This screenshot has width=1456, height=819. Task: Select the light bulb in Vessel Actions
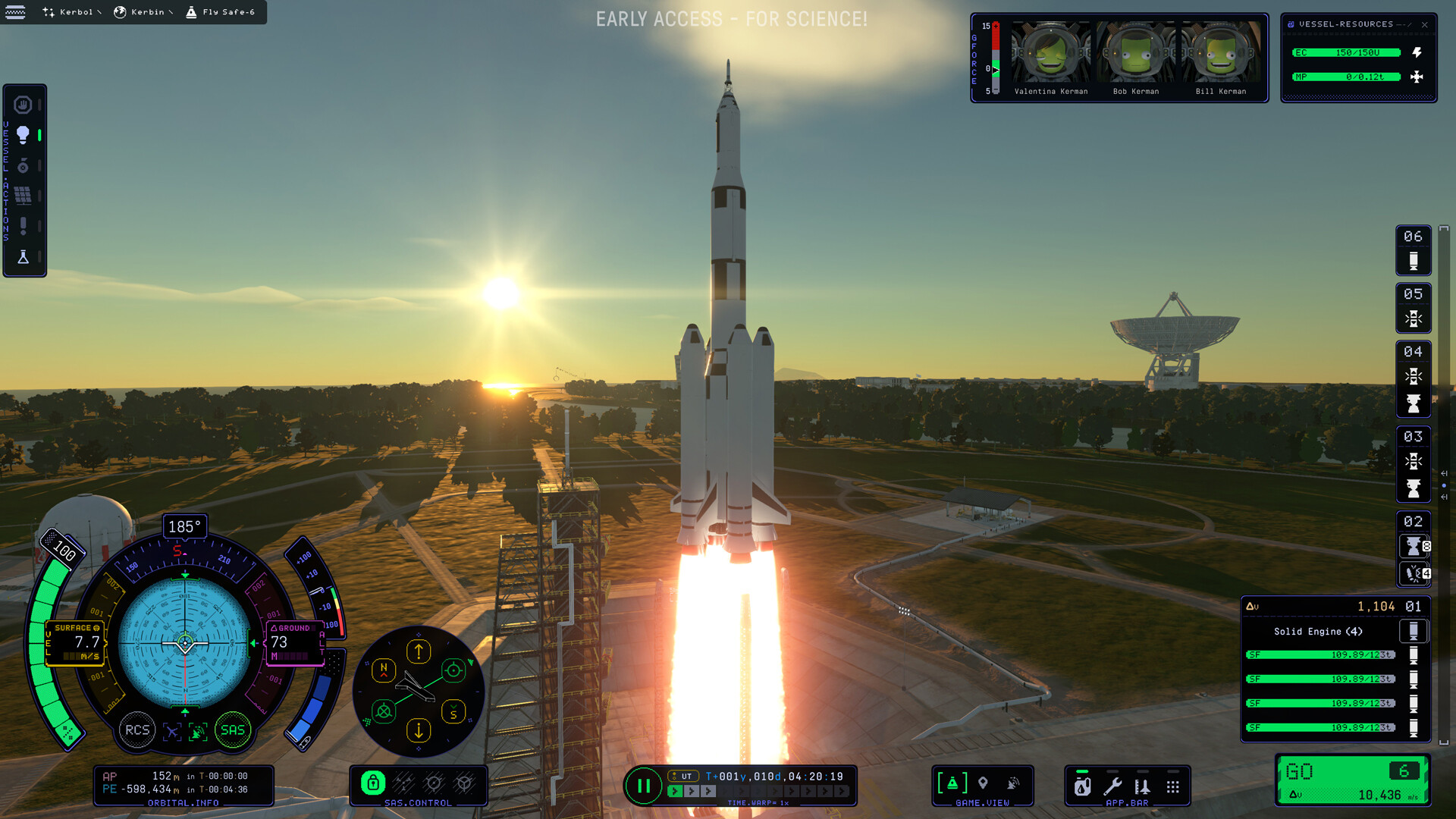coord(24,133)
